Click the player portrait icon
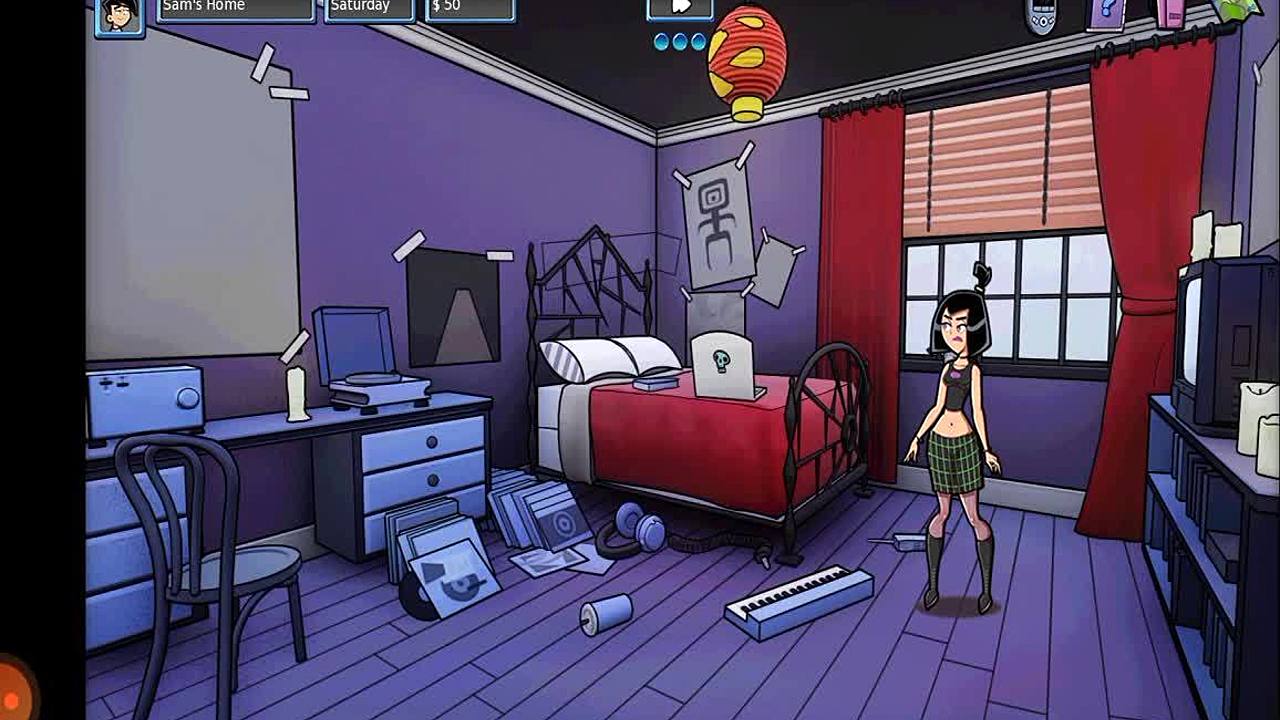Image resolution: width=1280 pixels, height=720 pixels. click(x=119, y=16)
